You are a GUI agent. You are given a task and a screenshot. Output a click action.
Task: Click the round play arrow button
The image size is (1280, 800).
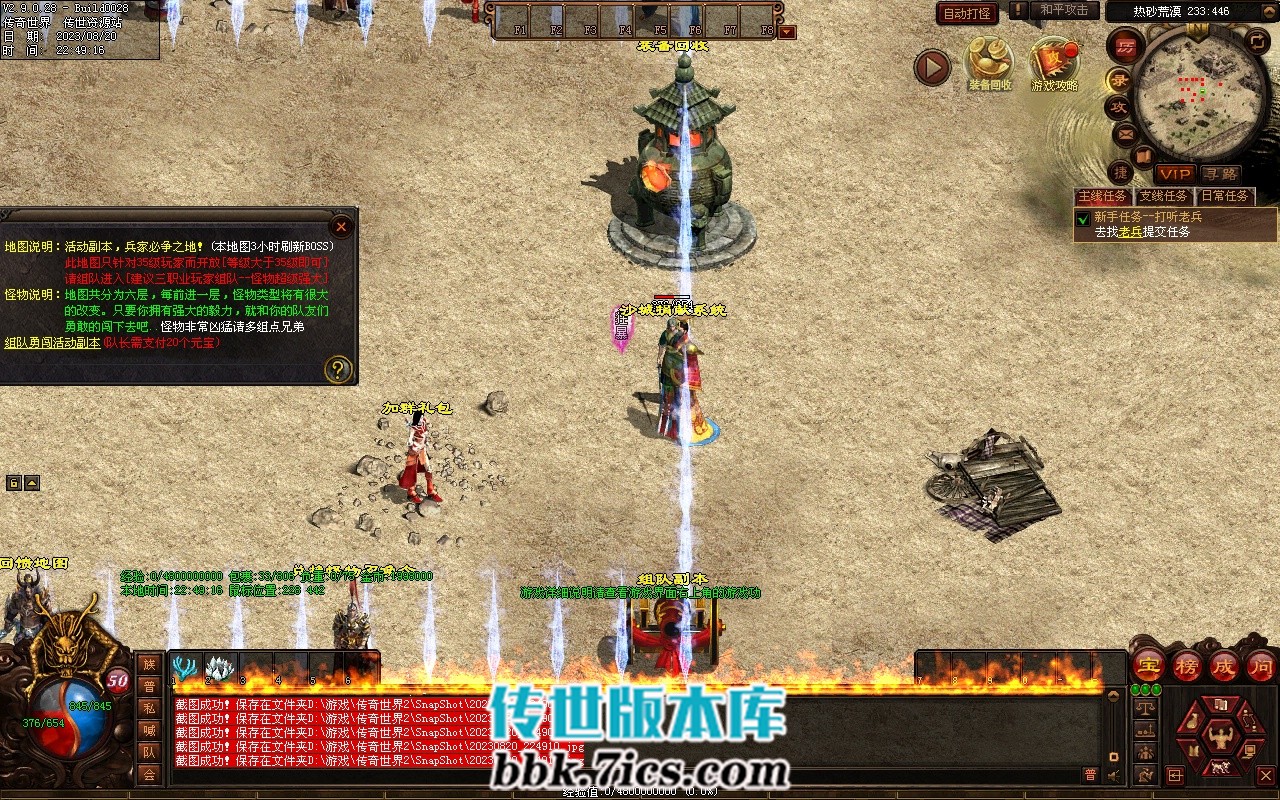(x=932, y=68)
